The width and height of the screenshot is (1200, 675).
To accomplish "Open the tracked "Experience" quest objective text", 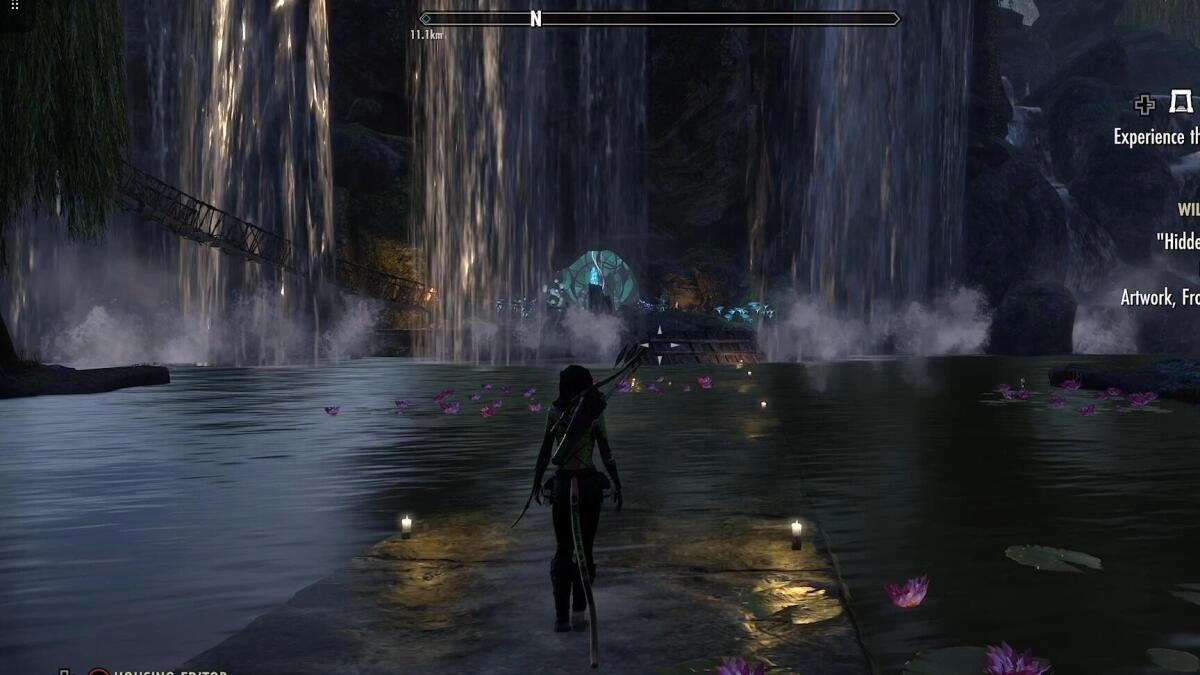I will coord(1156,137).
